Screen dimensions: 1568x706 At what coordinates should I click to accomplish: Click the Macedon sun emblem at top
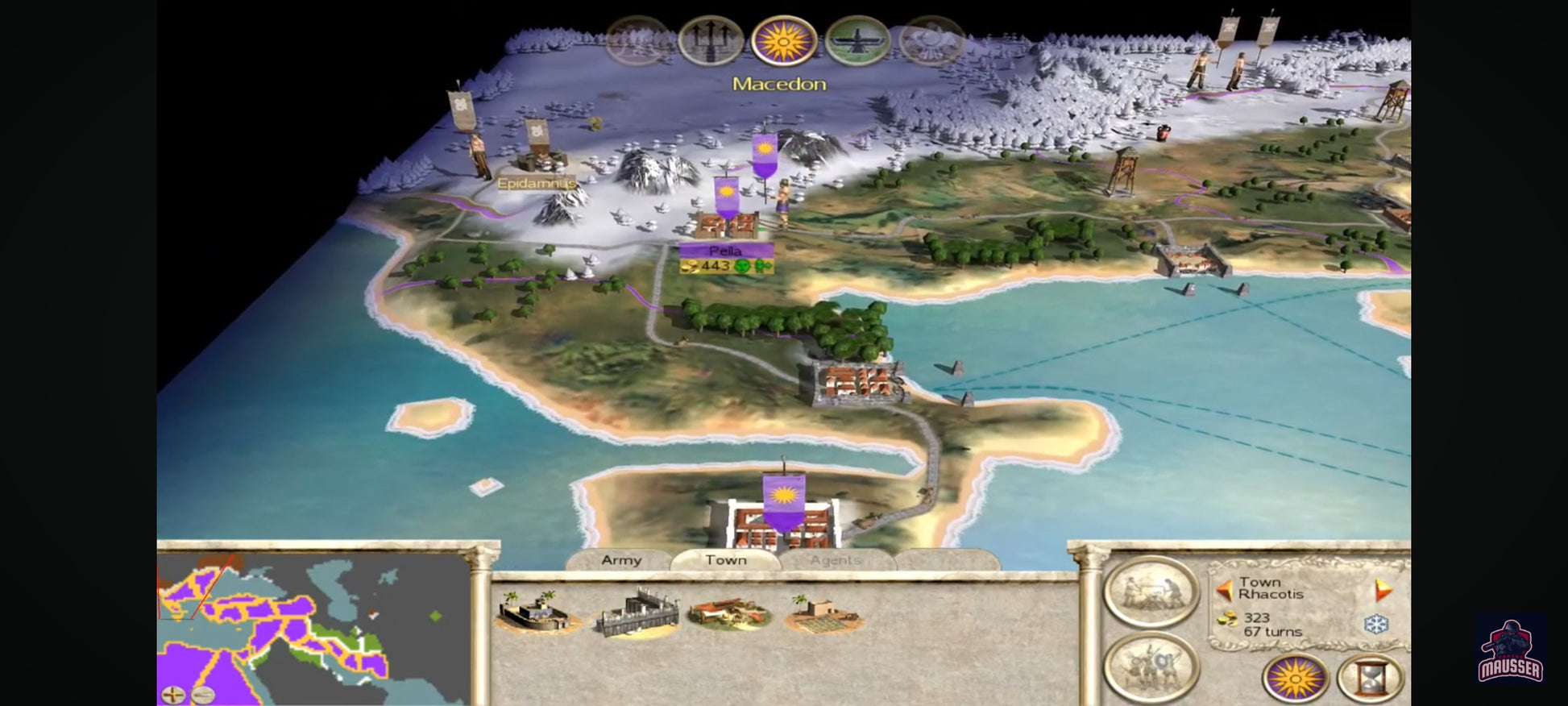[x=783, y=40]
